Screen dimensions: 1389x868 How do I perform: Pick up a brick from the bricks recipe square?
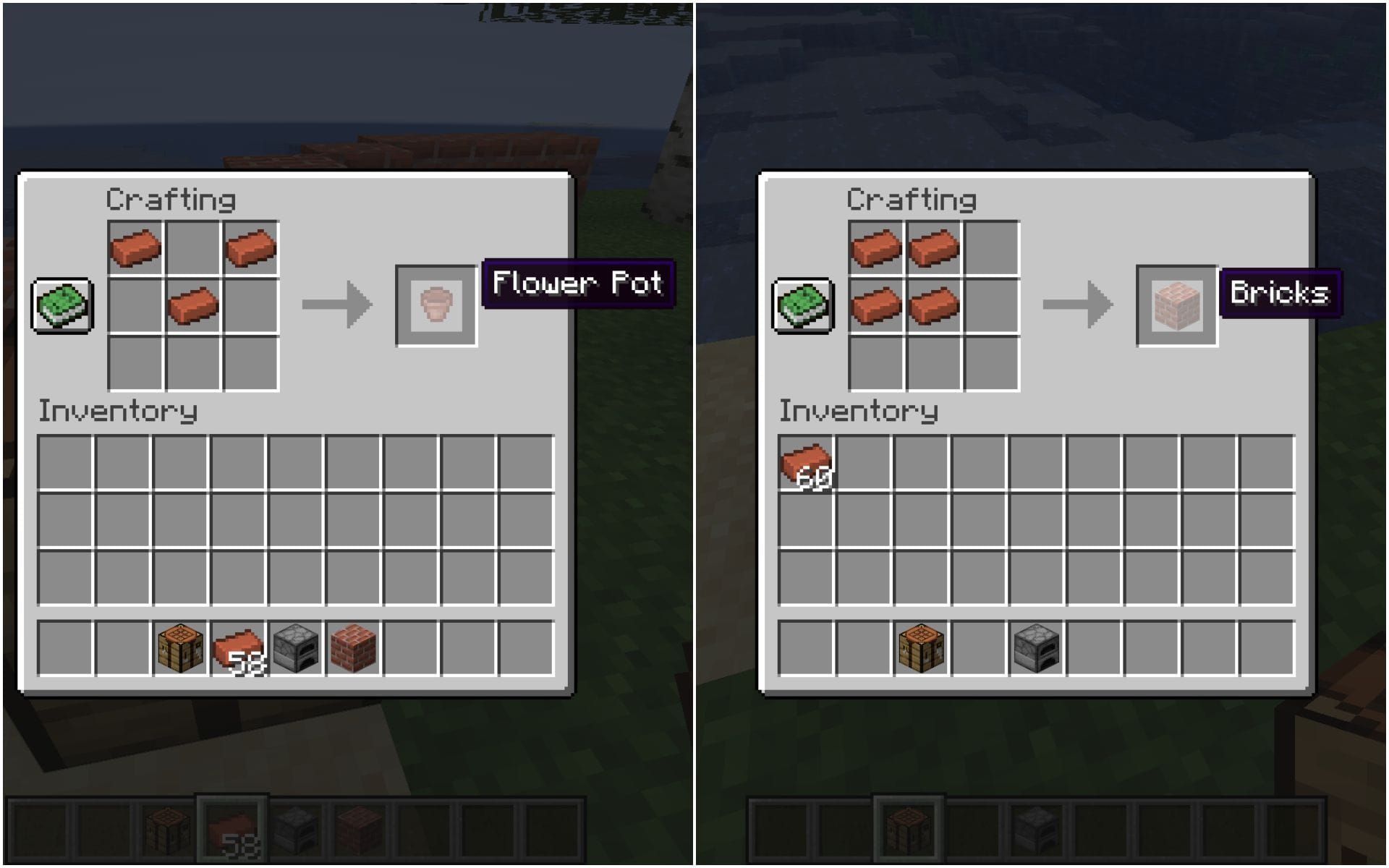(878, 246)
